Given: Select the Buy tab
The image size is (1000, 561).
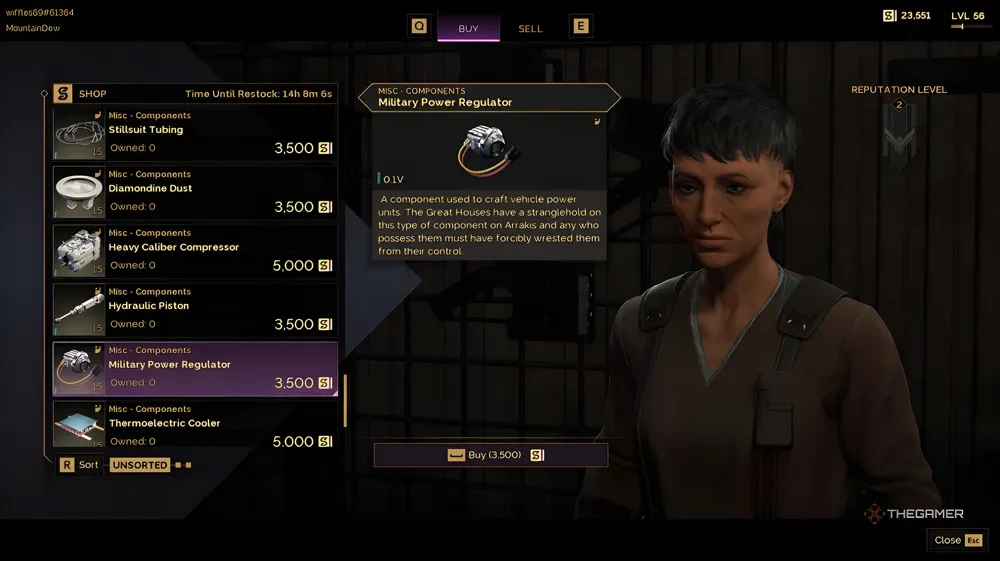Looking at the screenshot, I should 468,28.
